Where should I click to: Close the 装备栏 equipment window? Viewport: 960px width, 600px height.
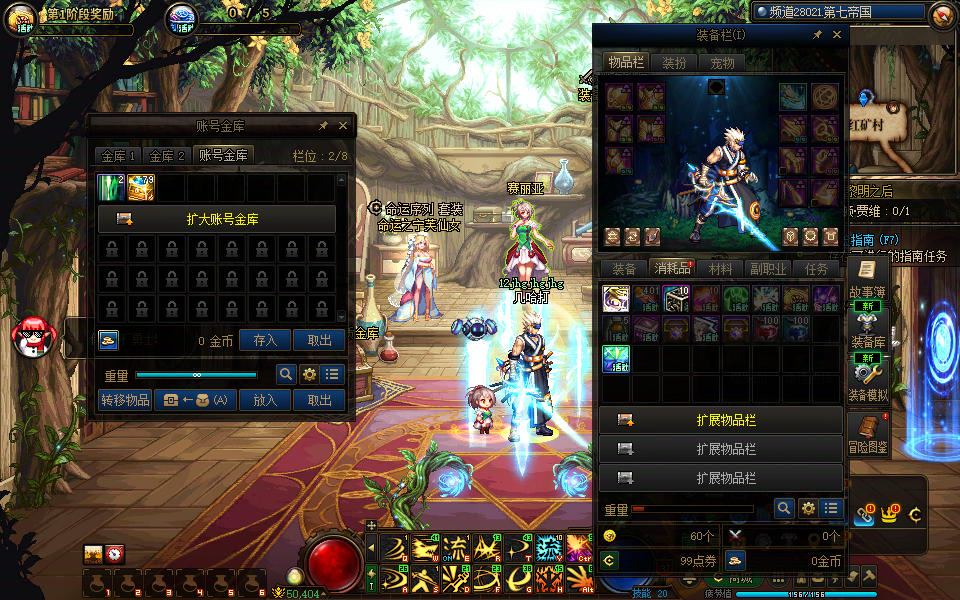pos(837,35)
